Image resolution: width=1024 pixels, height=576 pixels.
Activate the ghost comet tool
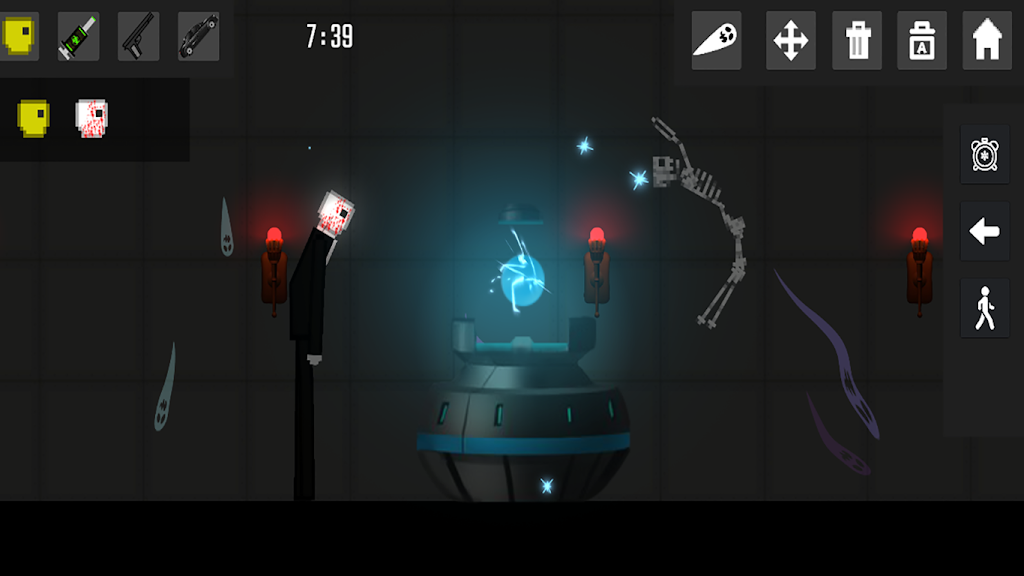coord(716,41)
